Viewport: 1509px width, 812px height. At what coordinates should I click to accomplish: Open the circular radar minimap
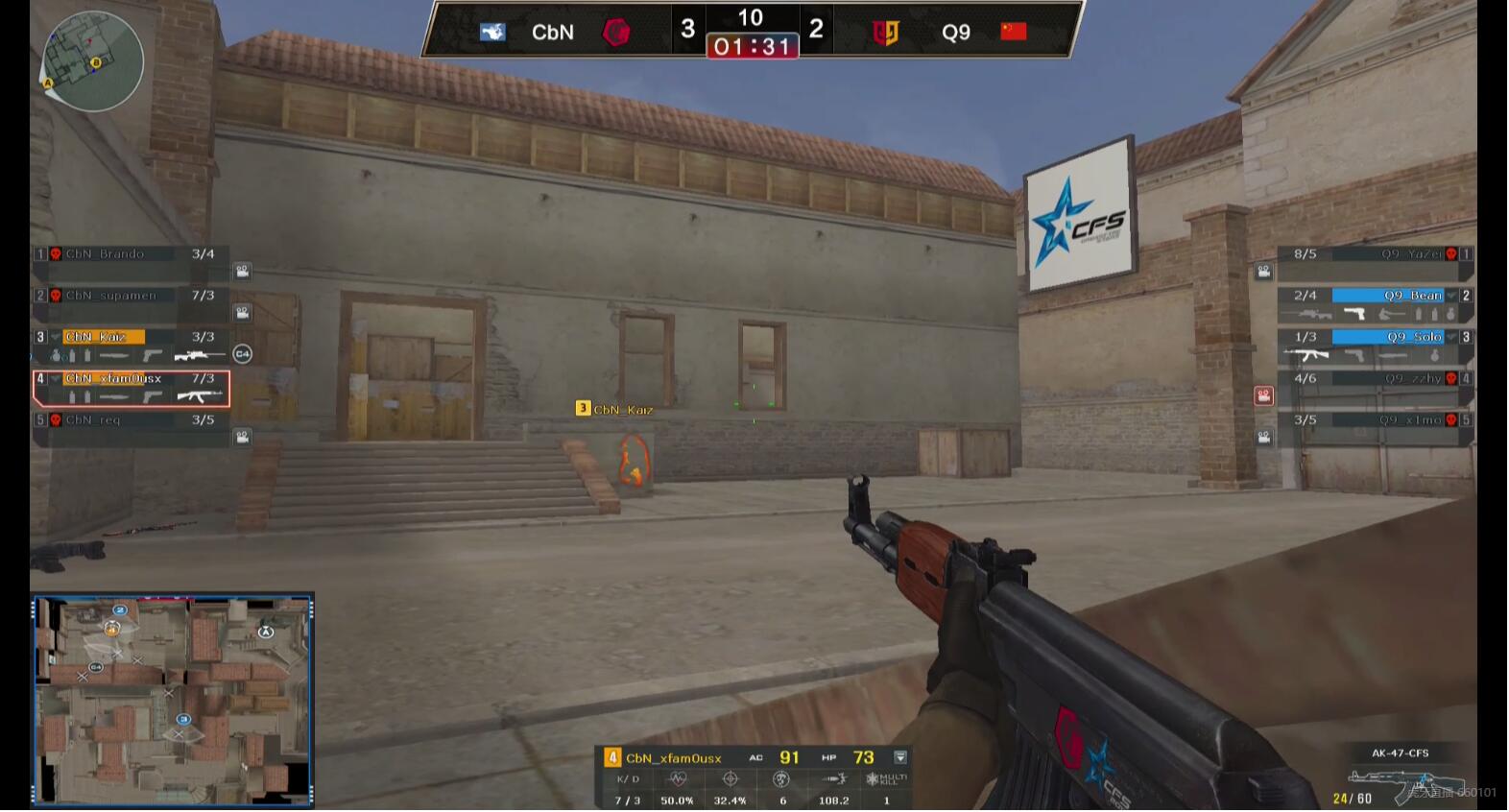pos(92,61)
